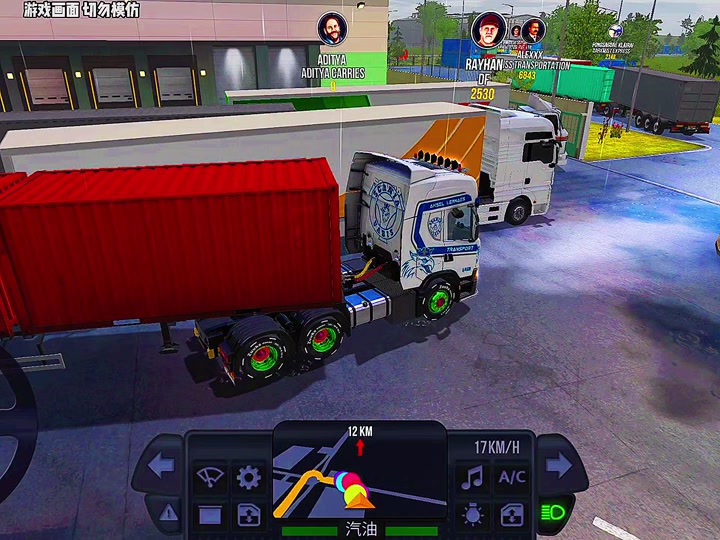
Task: Activate the left turn signal arrow
Action: tap(160, 465)
